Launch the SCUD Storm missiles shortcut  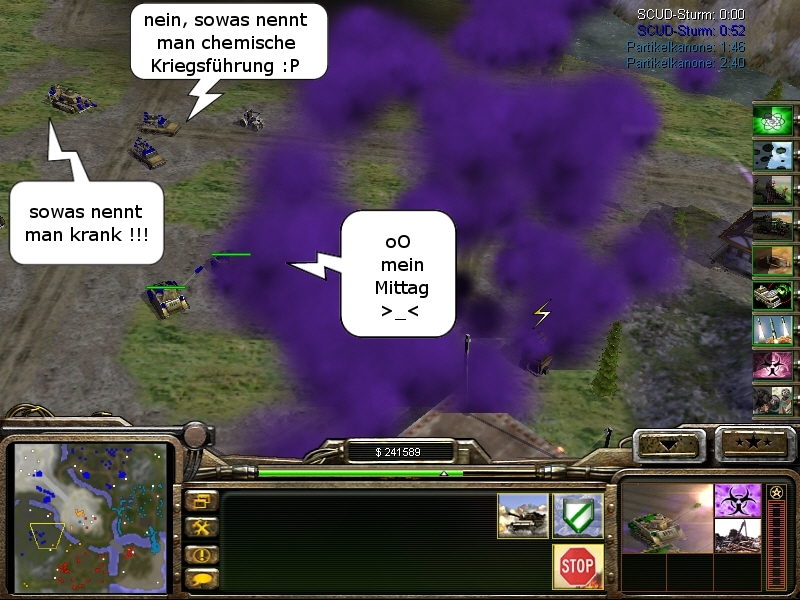click(773, 329)
